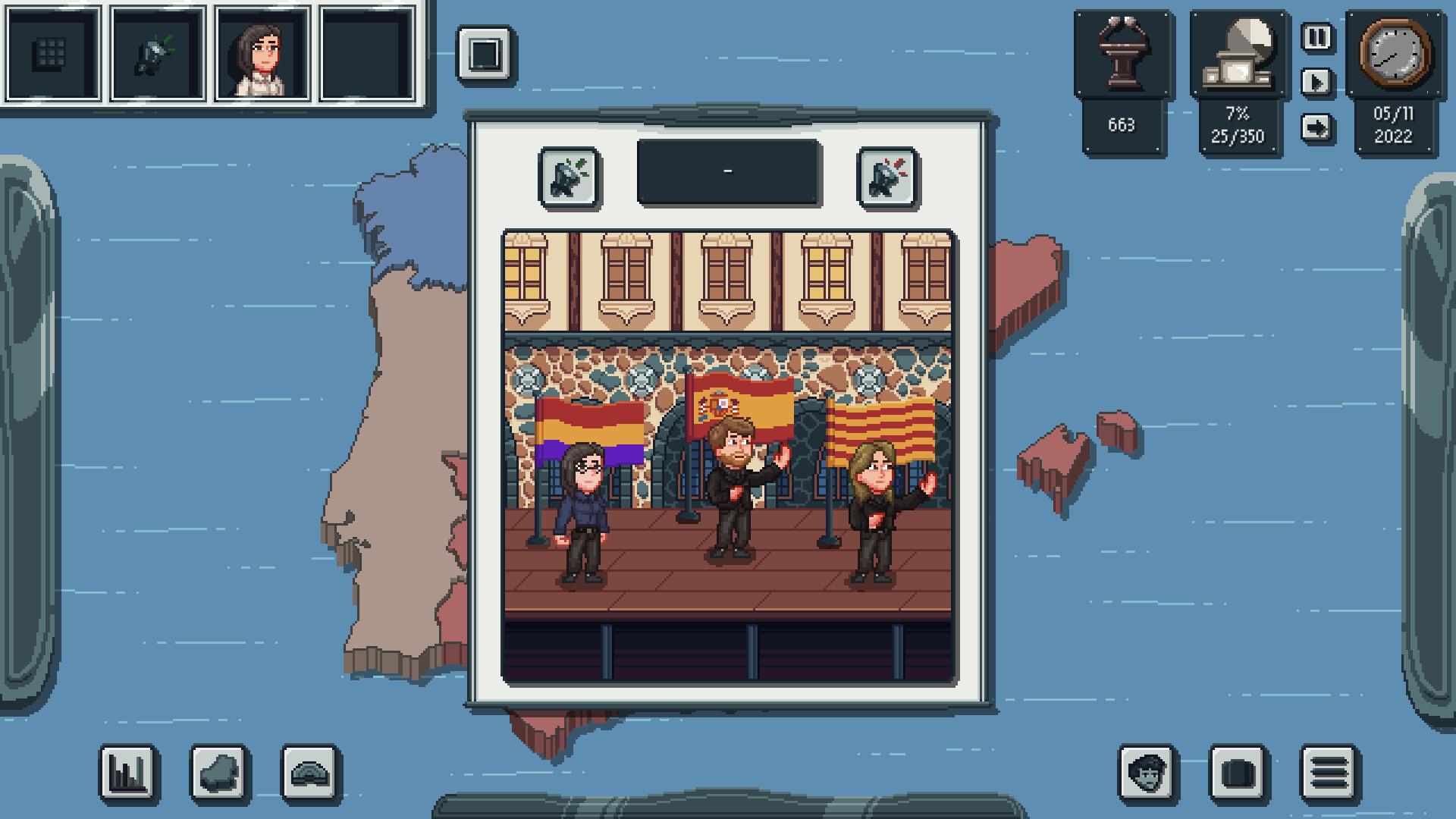The image size is (1456, 819).
Task: Select the megaphone slot in top bar
Action: (158, 54)
